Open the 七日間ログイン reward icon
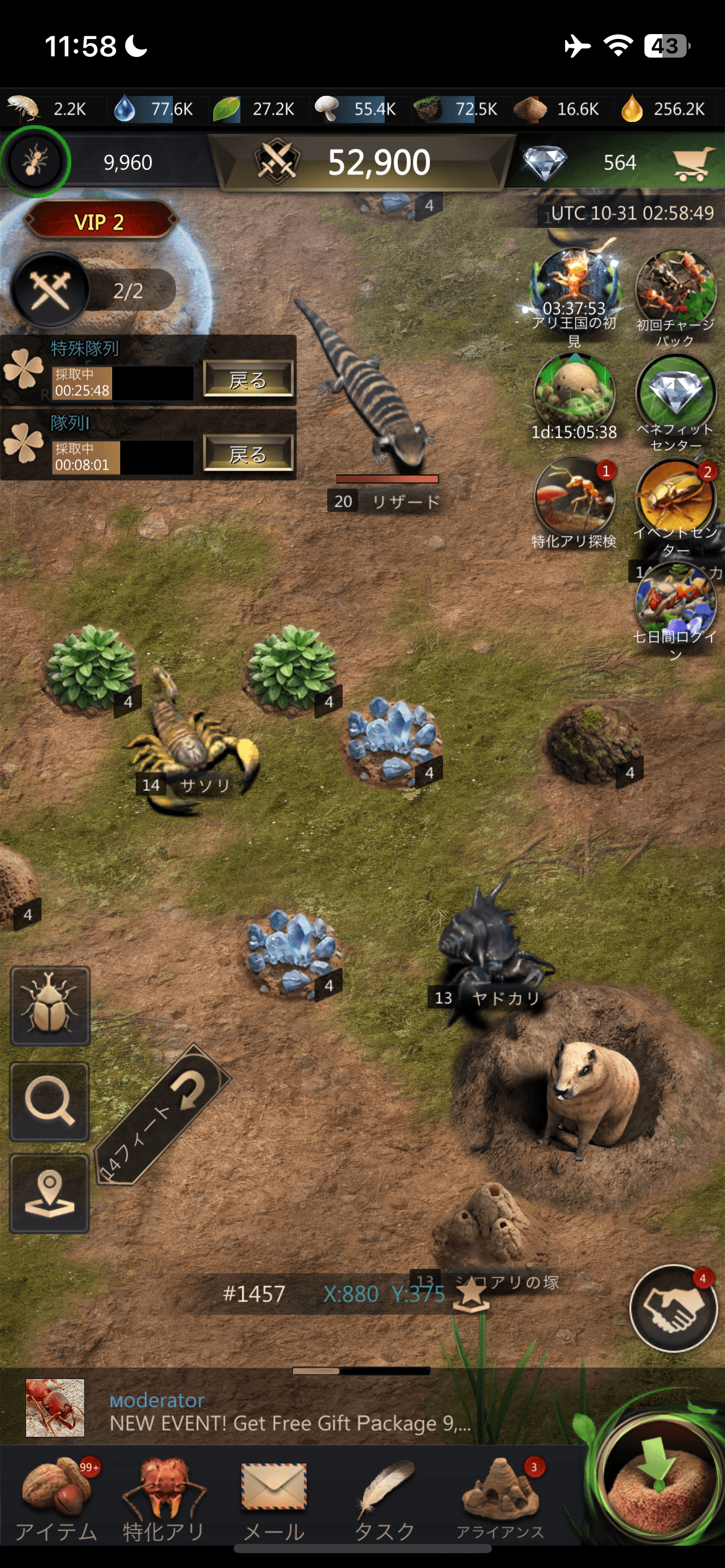725x1568 pixels. [x=675, y=602]
